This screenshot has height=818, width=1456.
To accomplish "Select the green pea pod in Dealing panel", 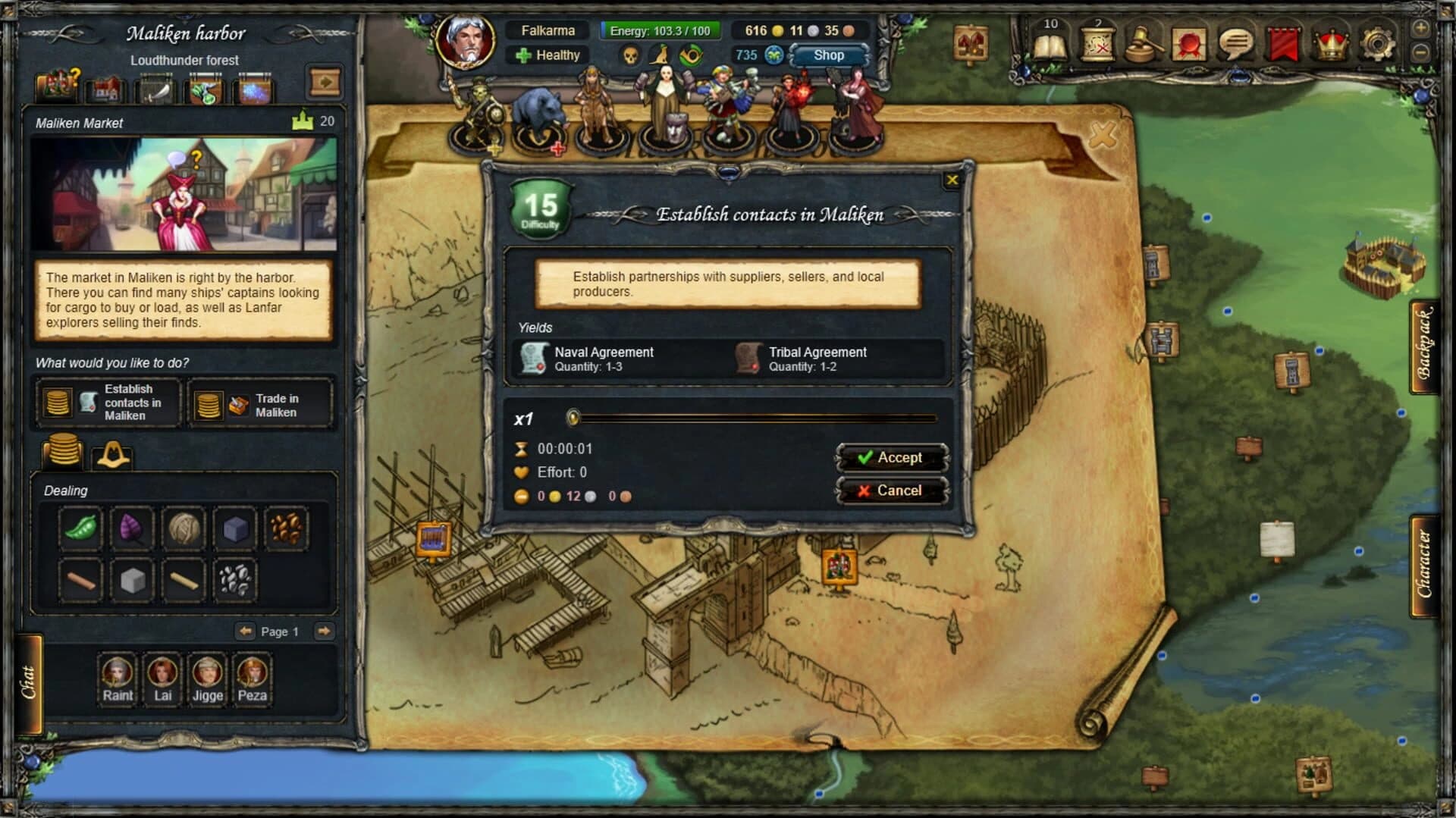I will point(80,528).
